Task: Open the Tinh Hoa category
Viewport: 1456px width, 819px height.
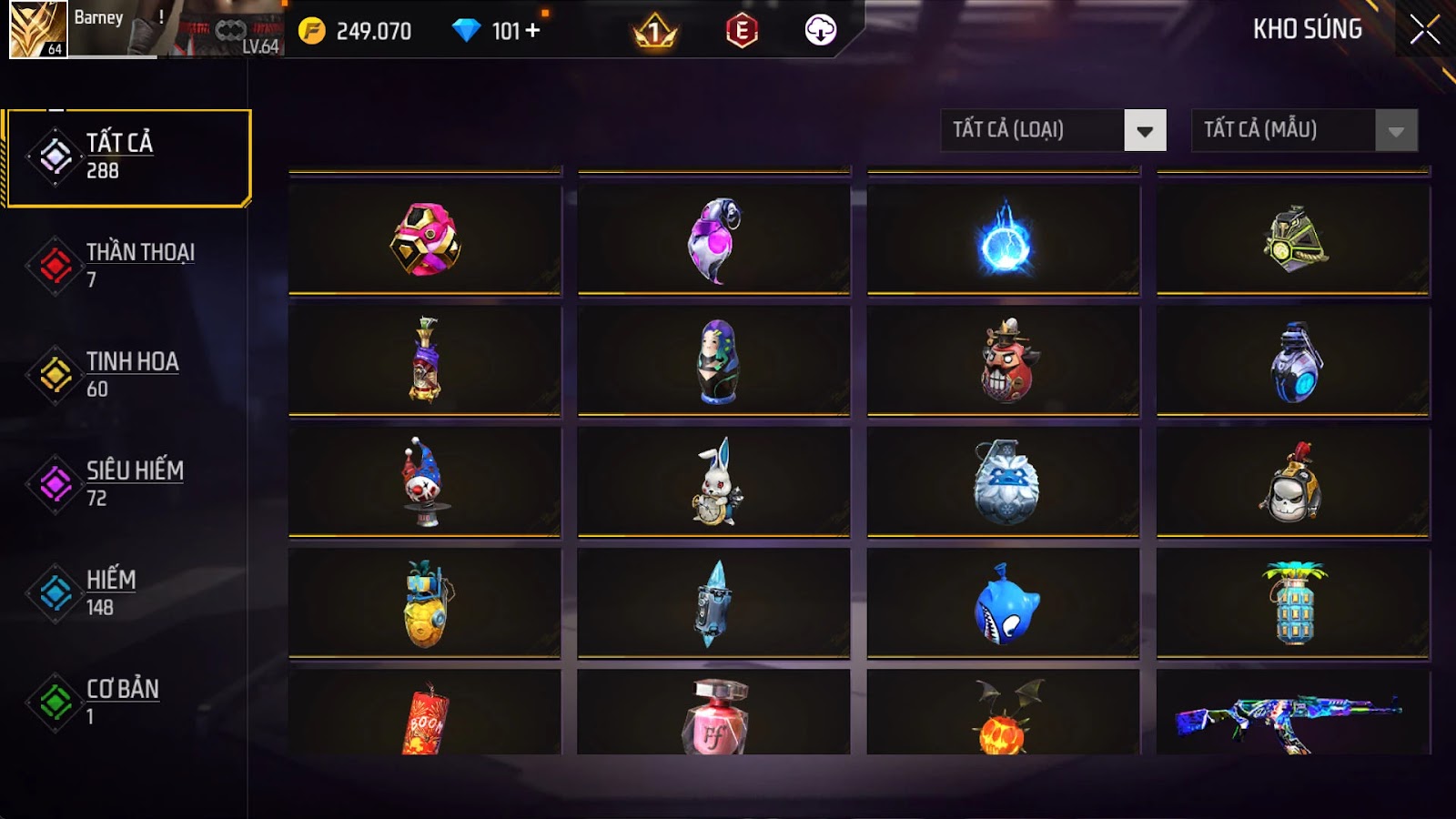Action: (x=127, y=374)
